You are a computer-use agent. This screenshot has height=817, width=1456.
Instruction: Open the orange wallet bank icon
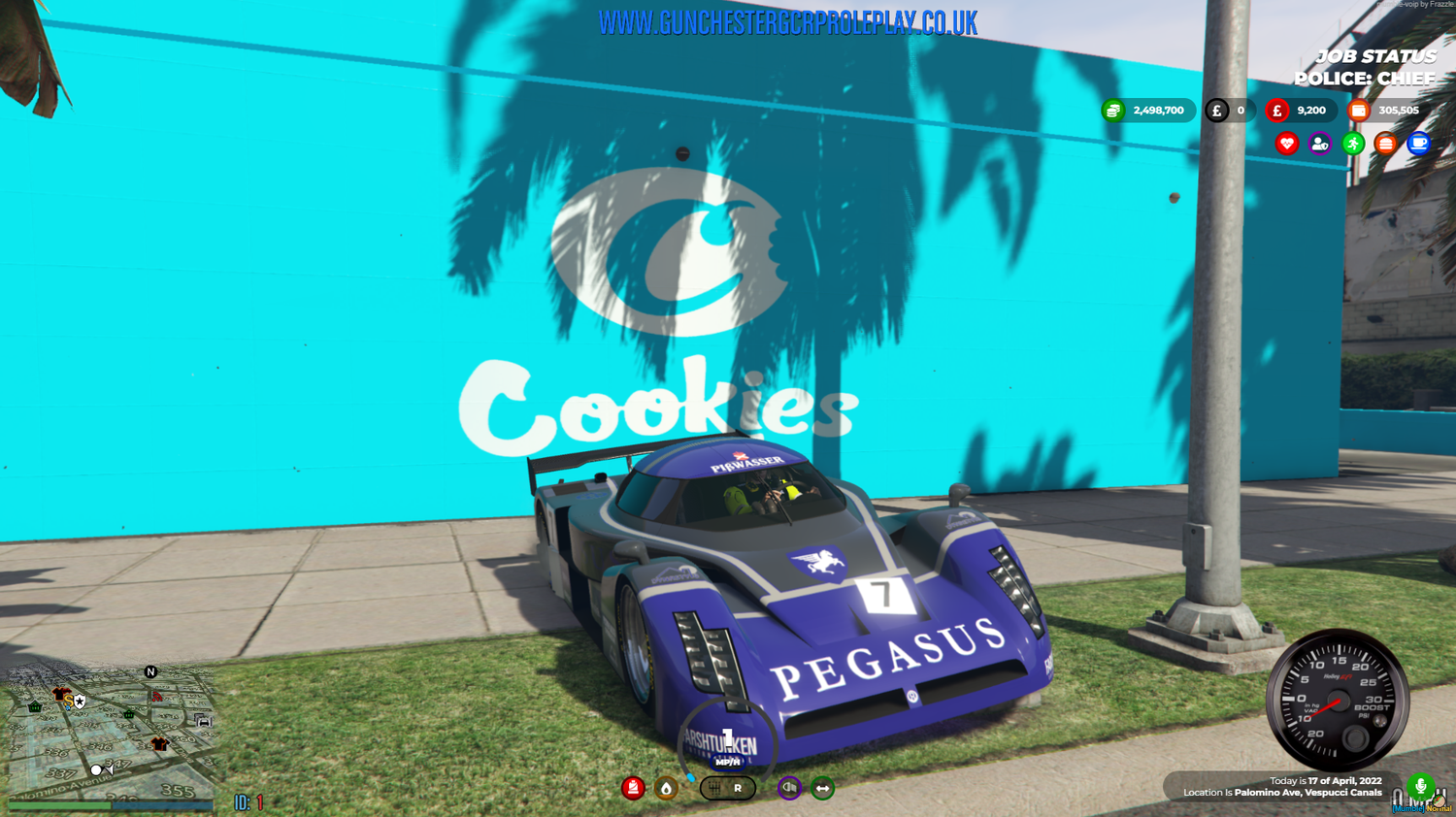(1359, 111)
